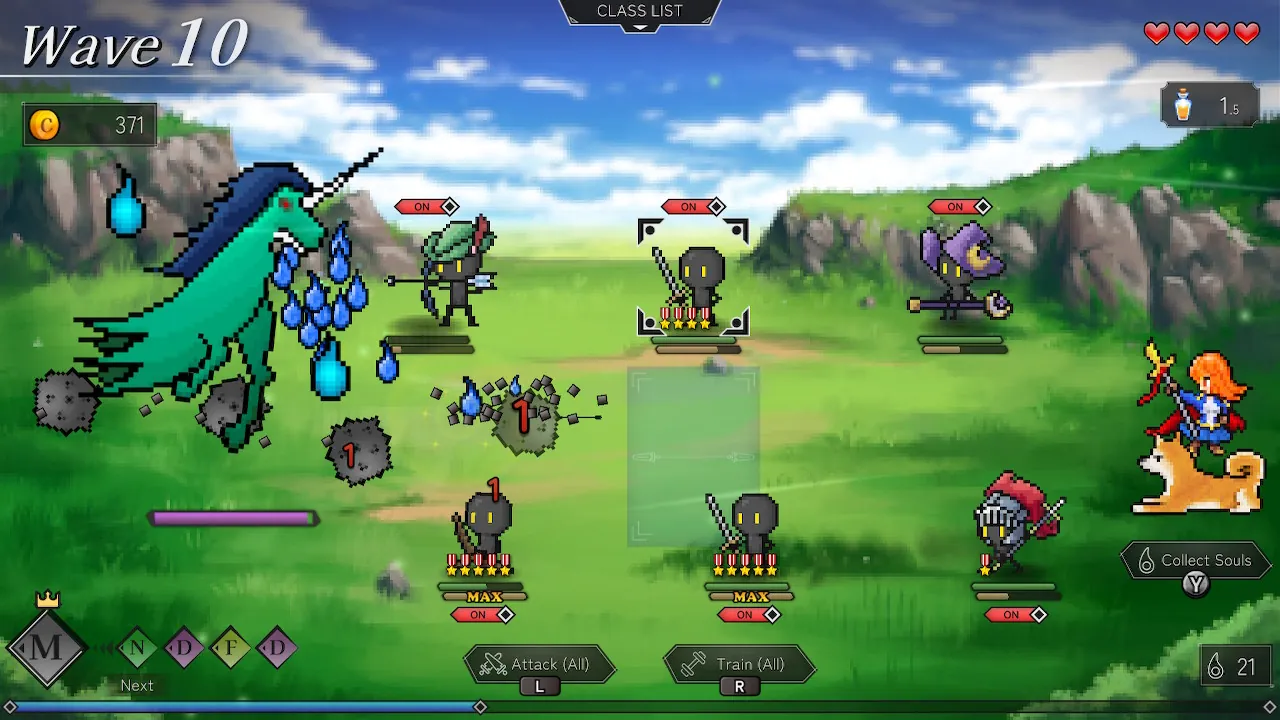Screen dimensions: 1280x720
Task: Activate the Train (All) command
Action: coord(740,665)
